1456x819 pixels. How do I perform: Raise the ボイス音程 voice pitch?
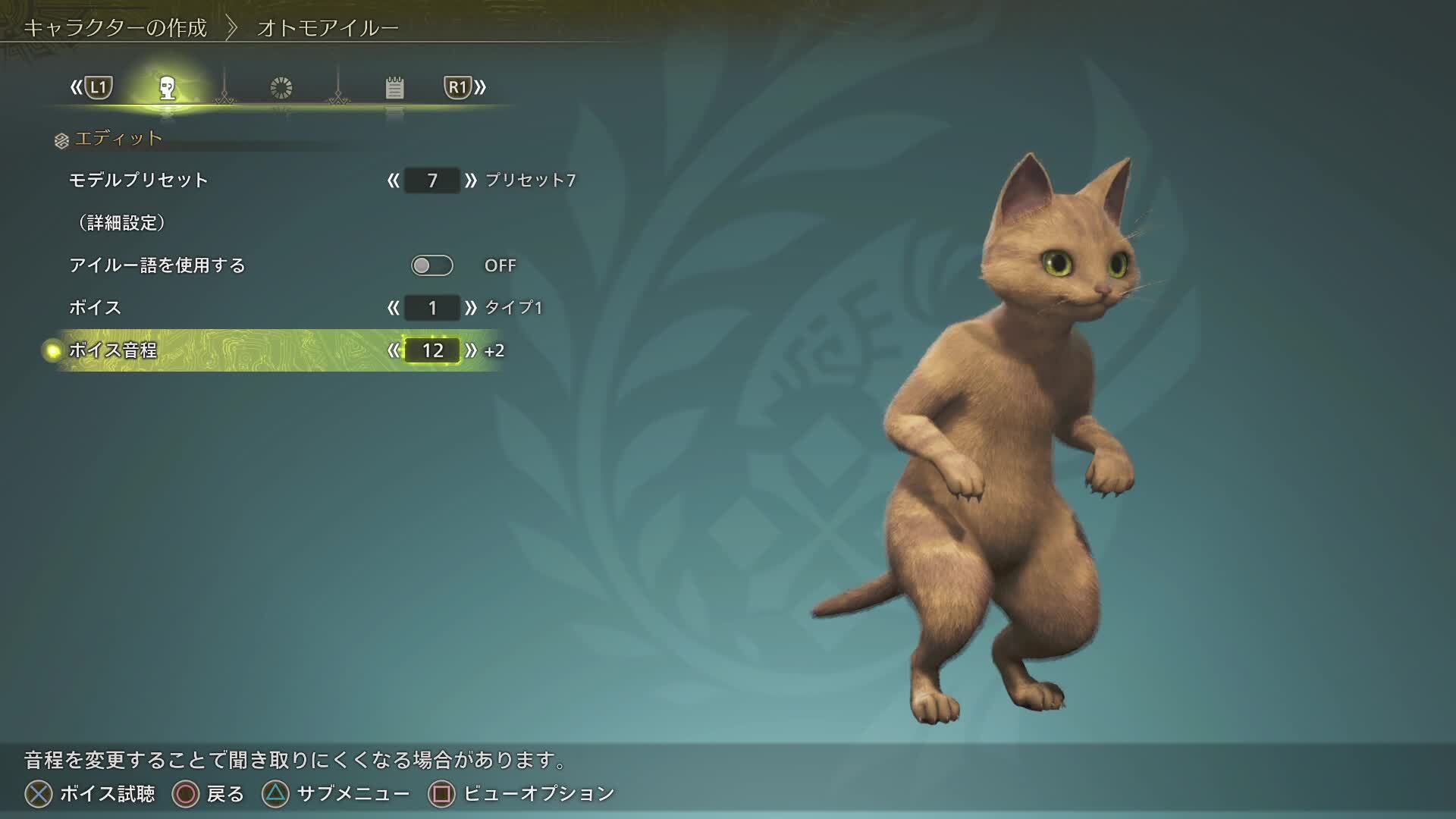coord(471,350)
